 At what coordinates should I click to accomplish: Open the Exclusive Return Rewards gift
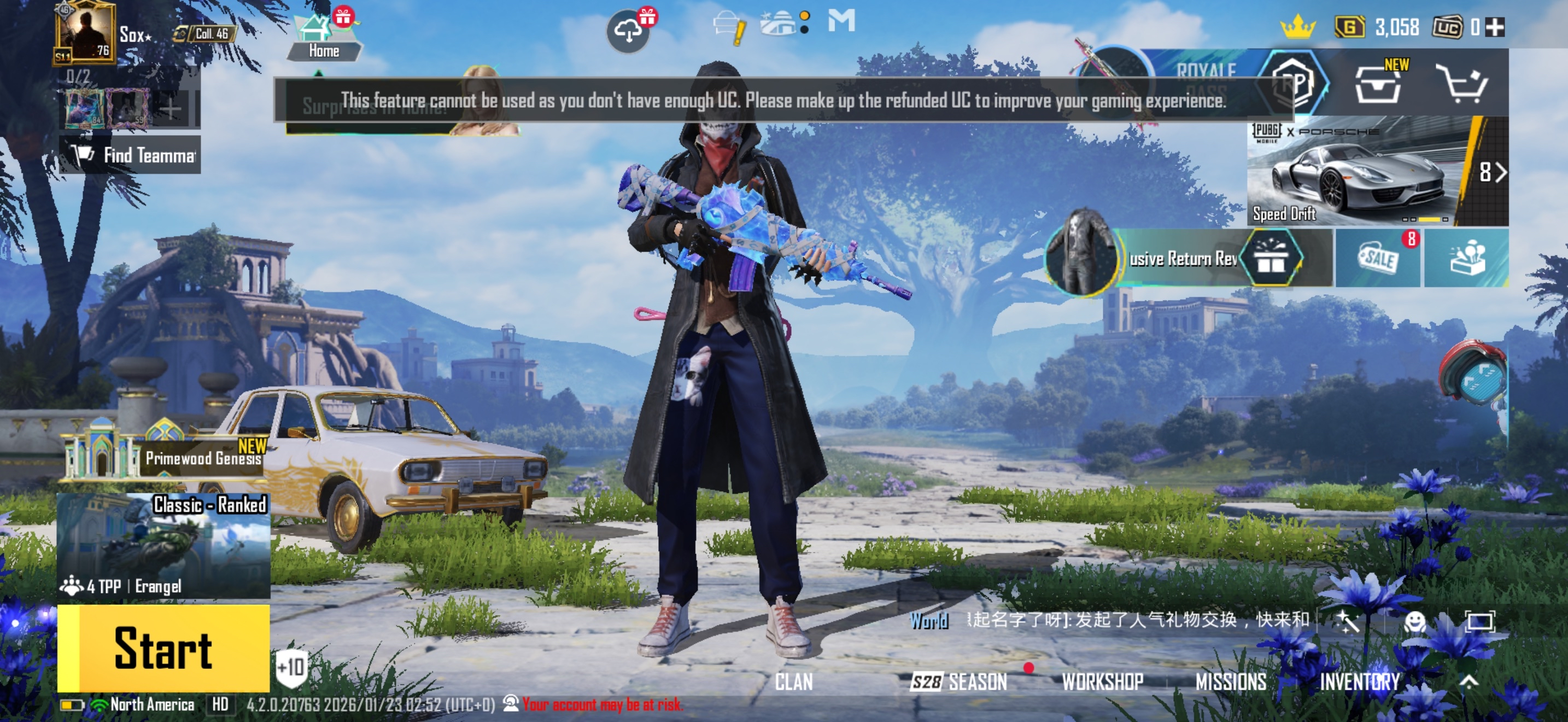click(1271, 258)
